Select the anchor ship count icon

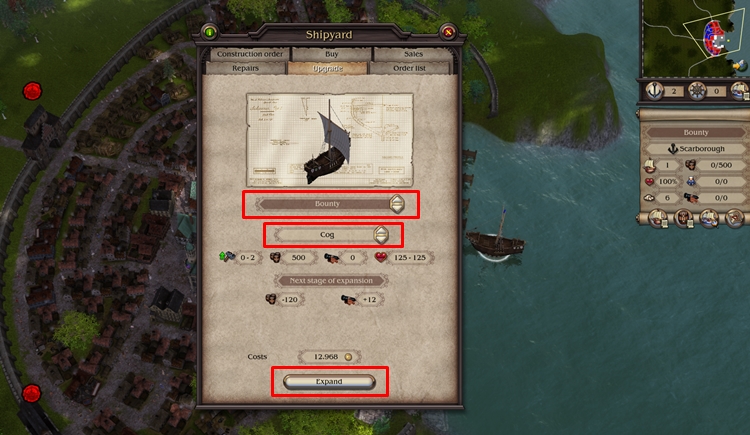click(654, 90)
